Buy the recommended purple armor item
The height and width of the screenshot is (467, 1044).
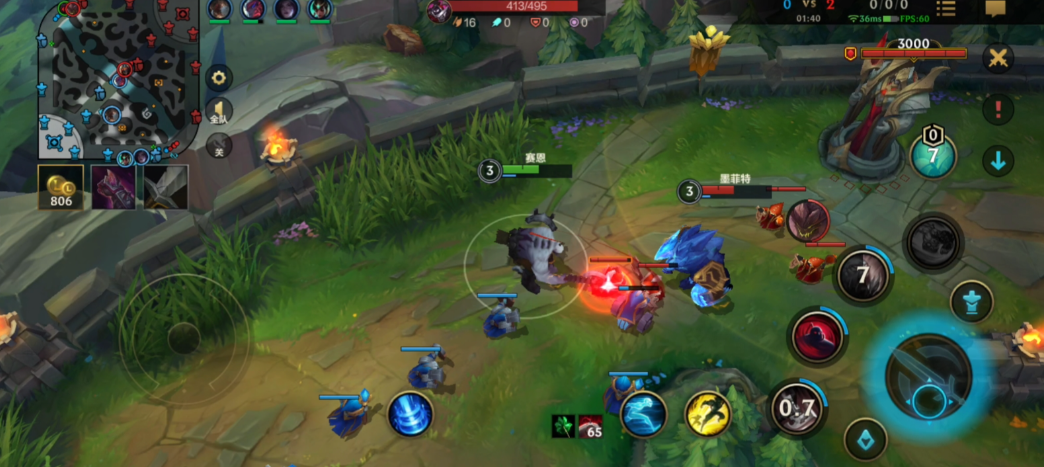113,187
